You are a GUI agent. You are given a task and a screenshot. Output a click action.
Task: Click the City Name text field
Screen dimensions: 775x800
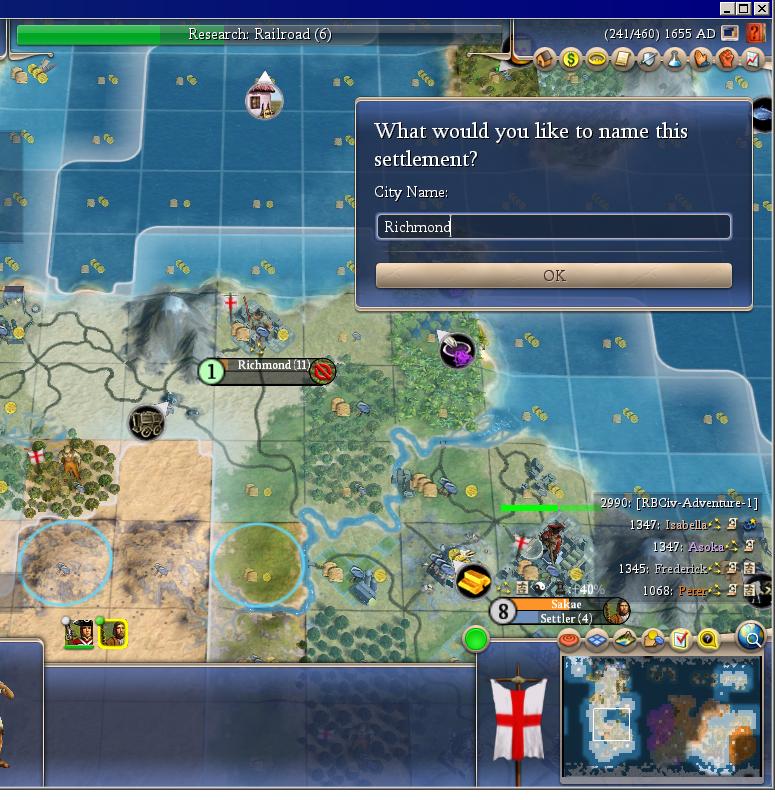[x=553, y=227]
